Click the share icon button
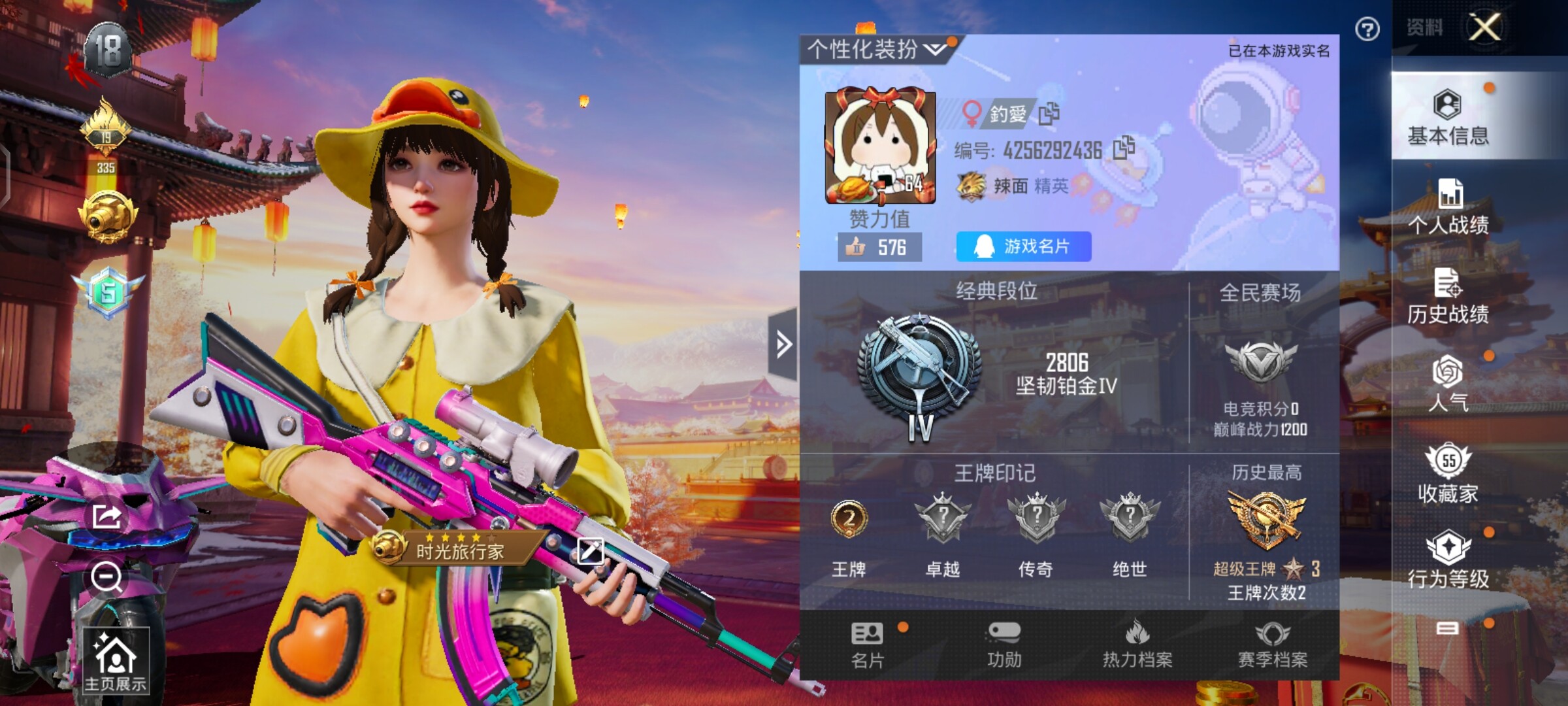1568x706 pixels. click(106, 517)
